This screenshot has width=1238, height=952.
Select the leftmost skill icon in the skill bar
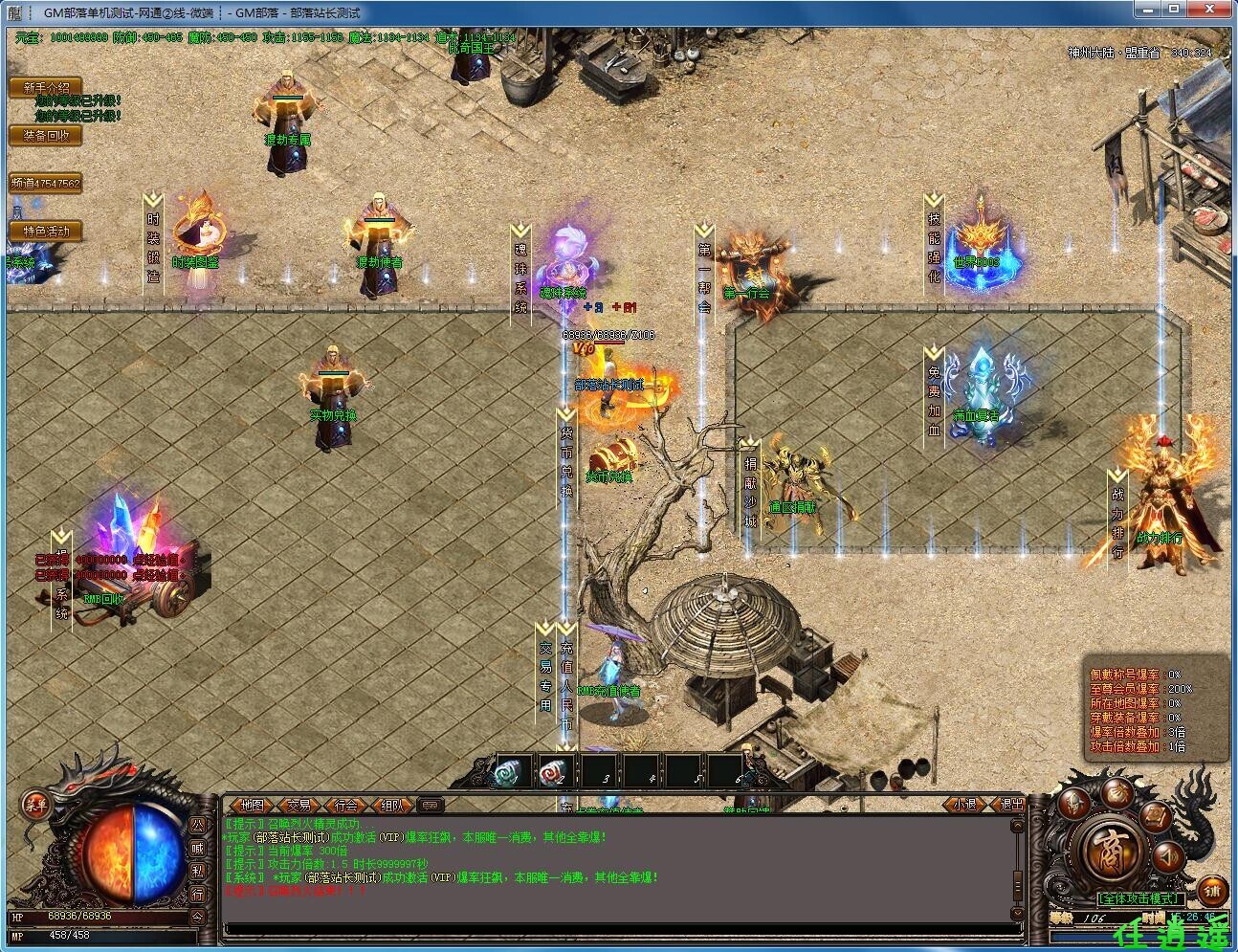click(506, 773)
